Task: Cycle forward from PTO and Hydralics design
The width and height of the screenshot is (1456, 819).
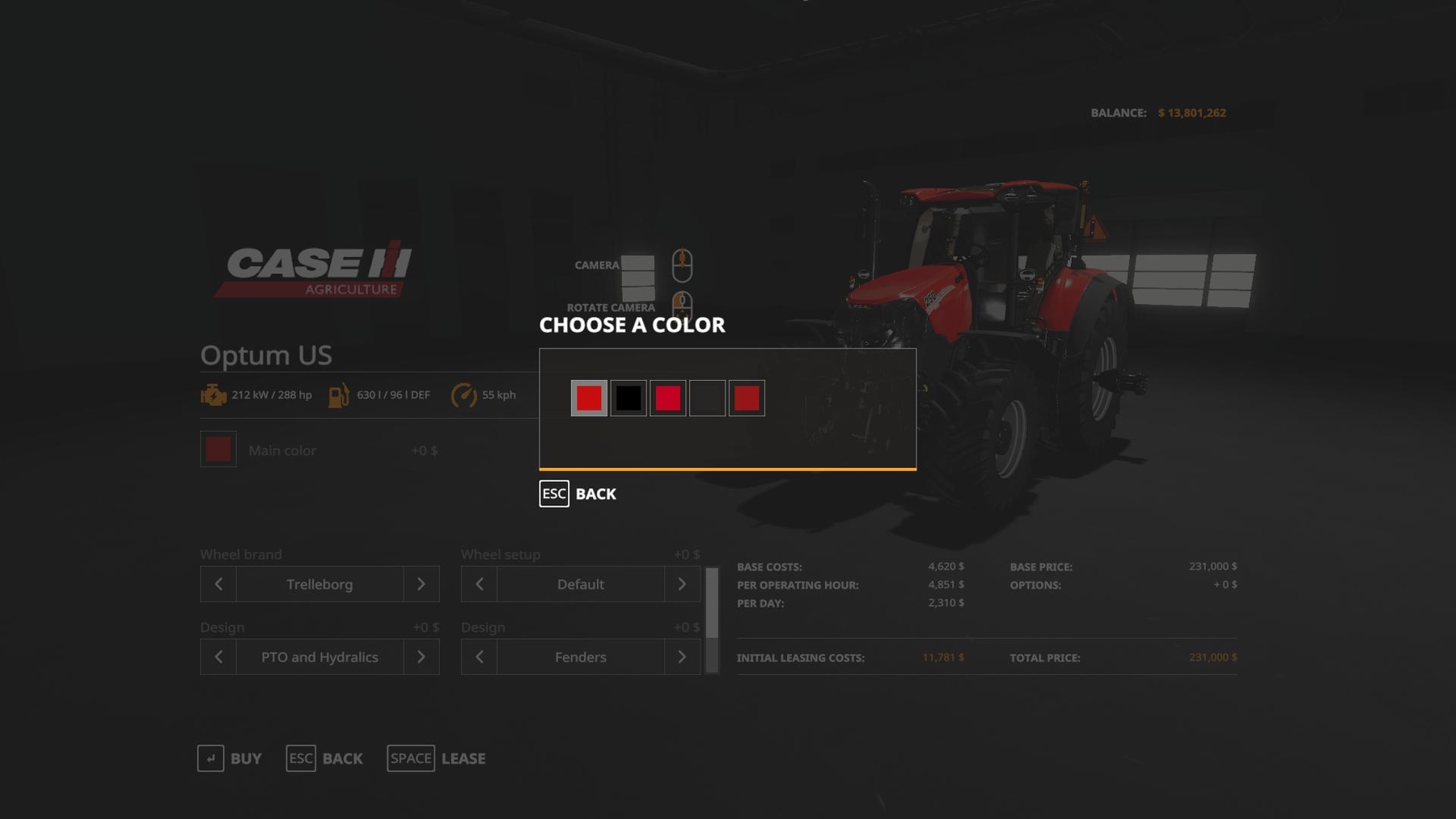Action: (421, 656)
